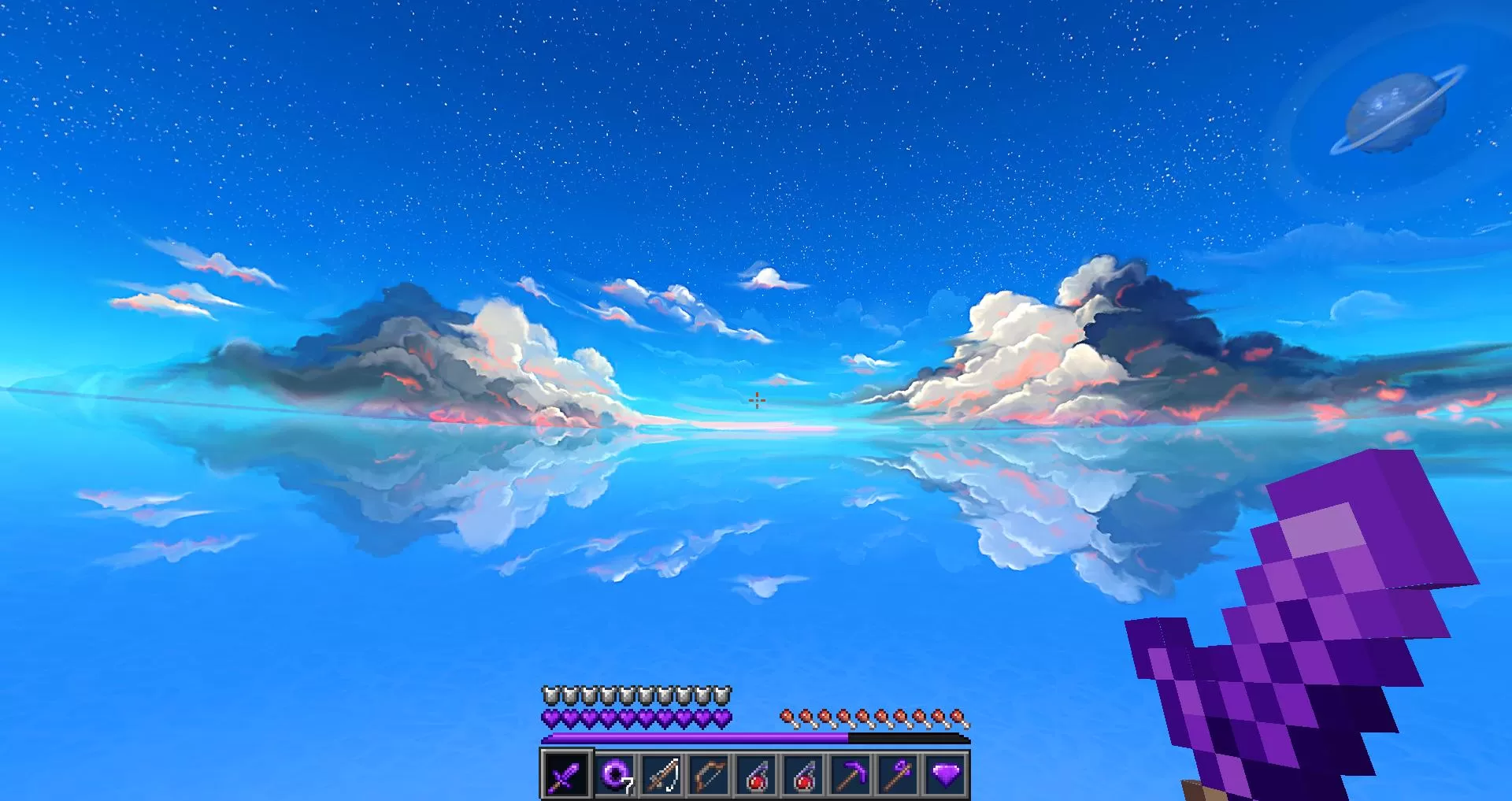Viewport: 1512px width, 801px height.
Task: Click the crosshair at the center of the screen
Action: 756,401
